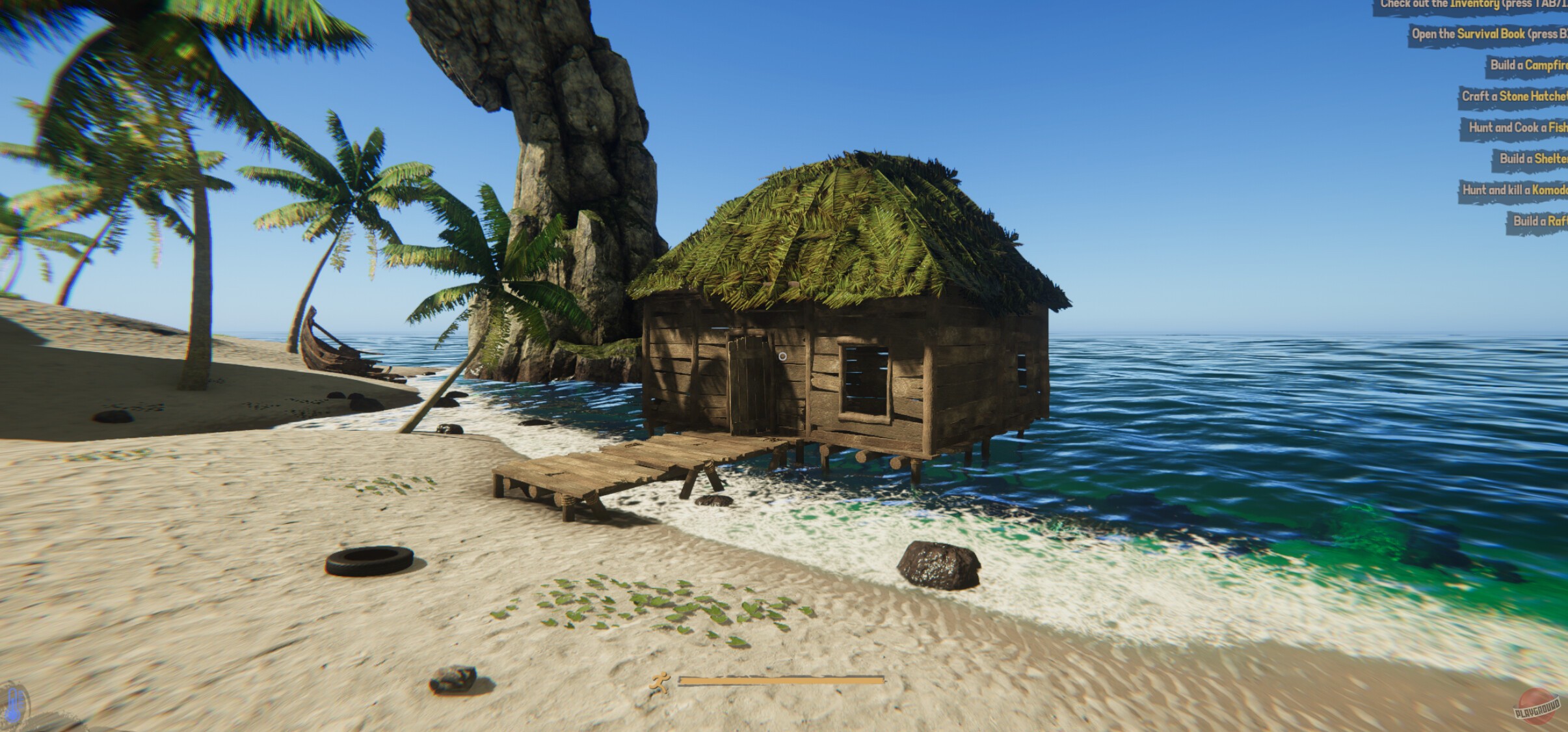The width and height of the screenshot is (1568, 732).
Task: Open the 'Check out the Inventory' hint
Action: click(x=1482, y=5)
